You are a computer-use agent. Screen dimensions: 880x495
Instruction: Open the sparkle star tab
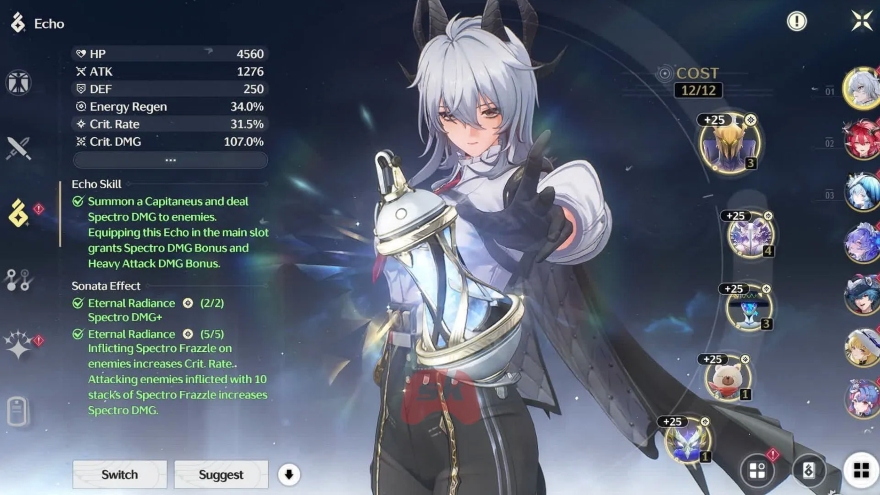tap(19, 345)
